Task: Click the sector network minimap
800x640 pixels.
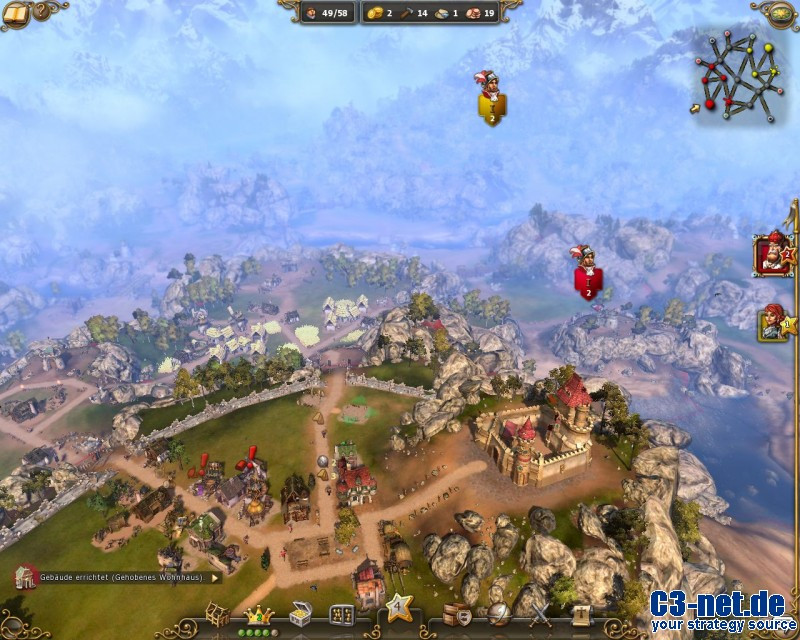Action: point(742,73)
